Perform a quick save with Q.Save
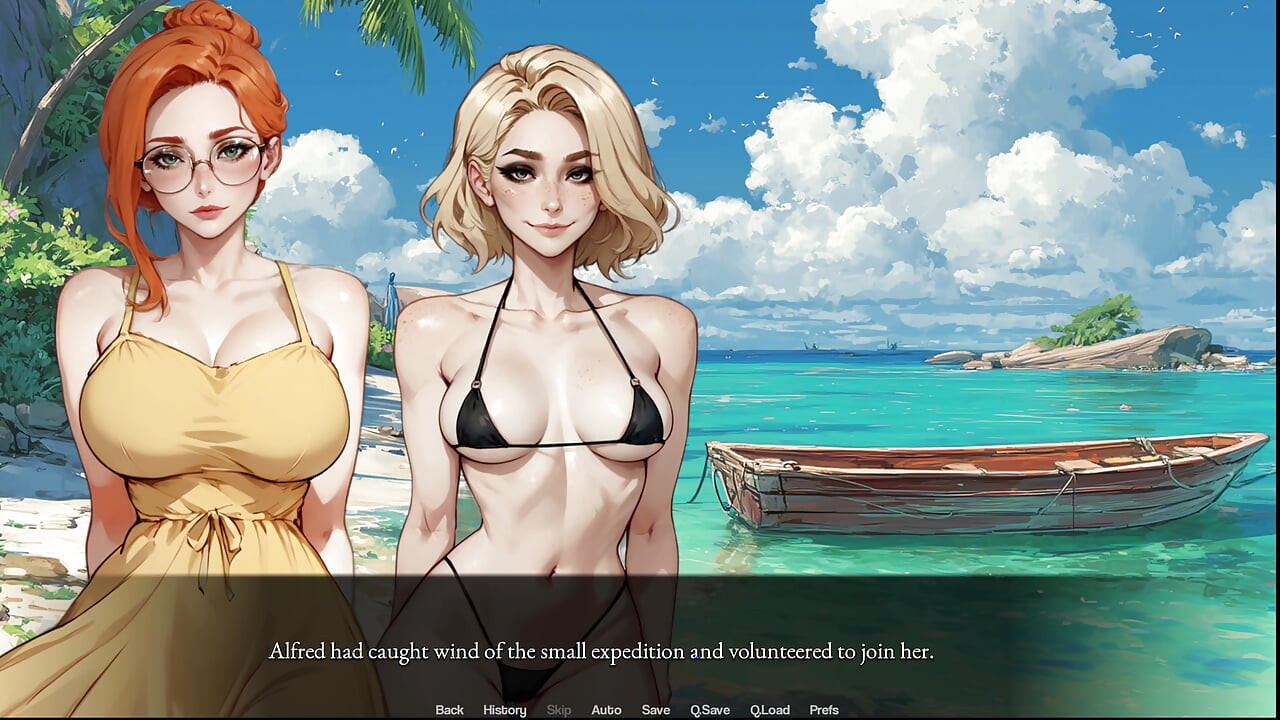 (709, 710)
